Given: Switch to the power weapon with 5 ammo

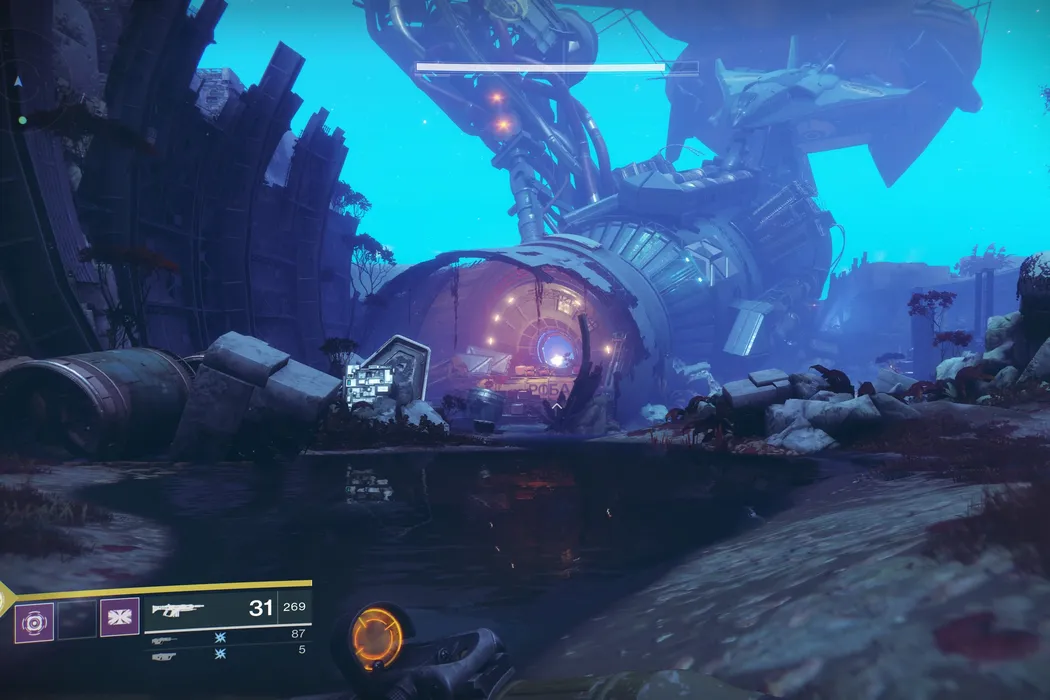Looking at the screenshot, I should (163, 656).
